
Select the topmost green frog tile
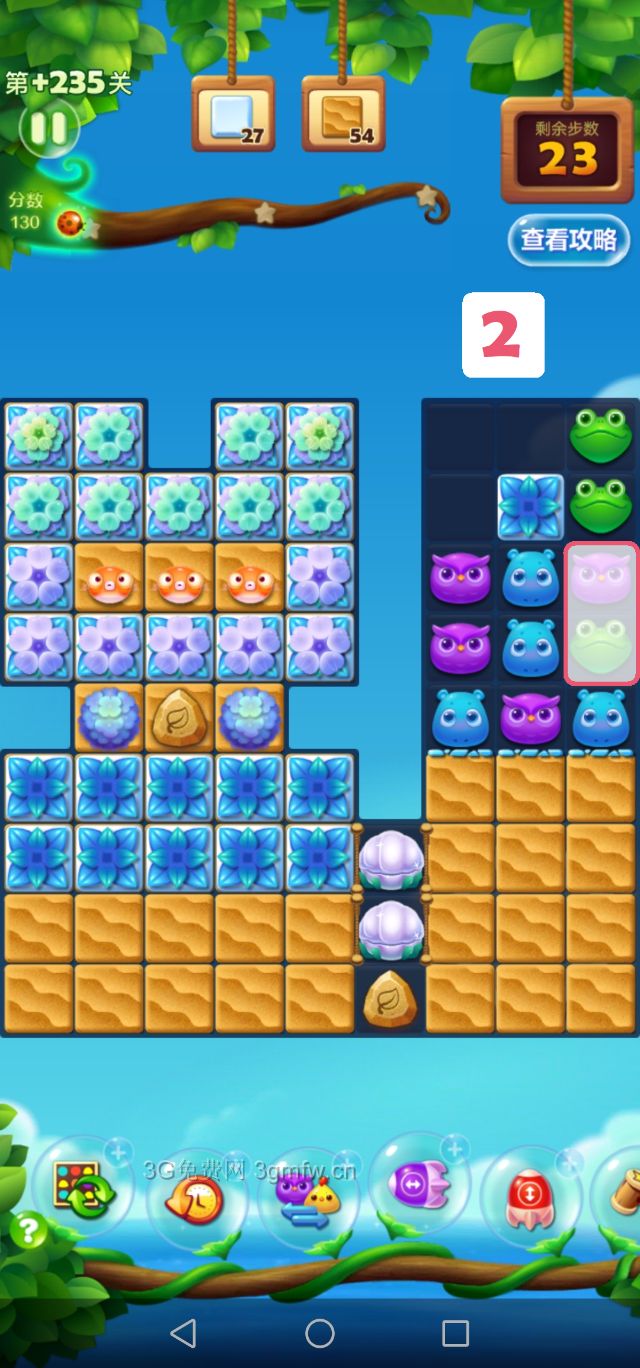601,436
